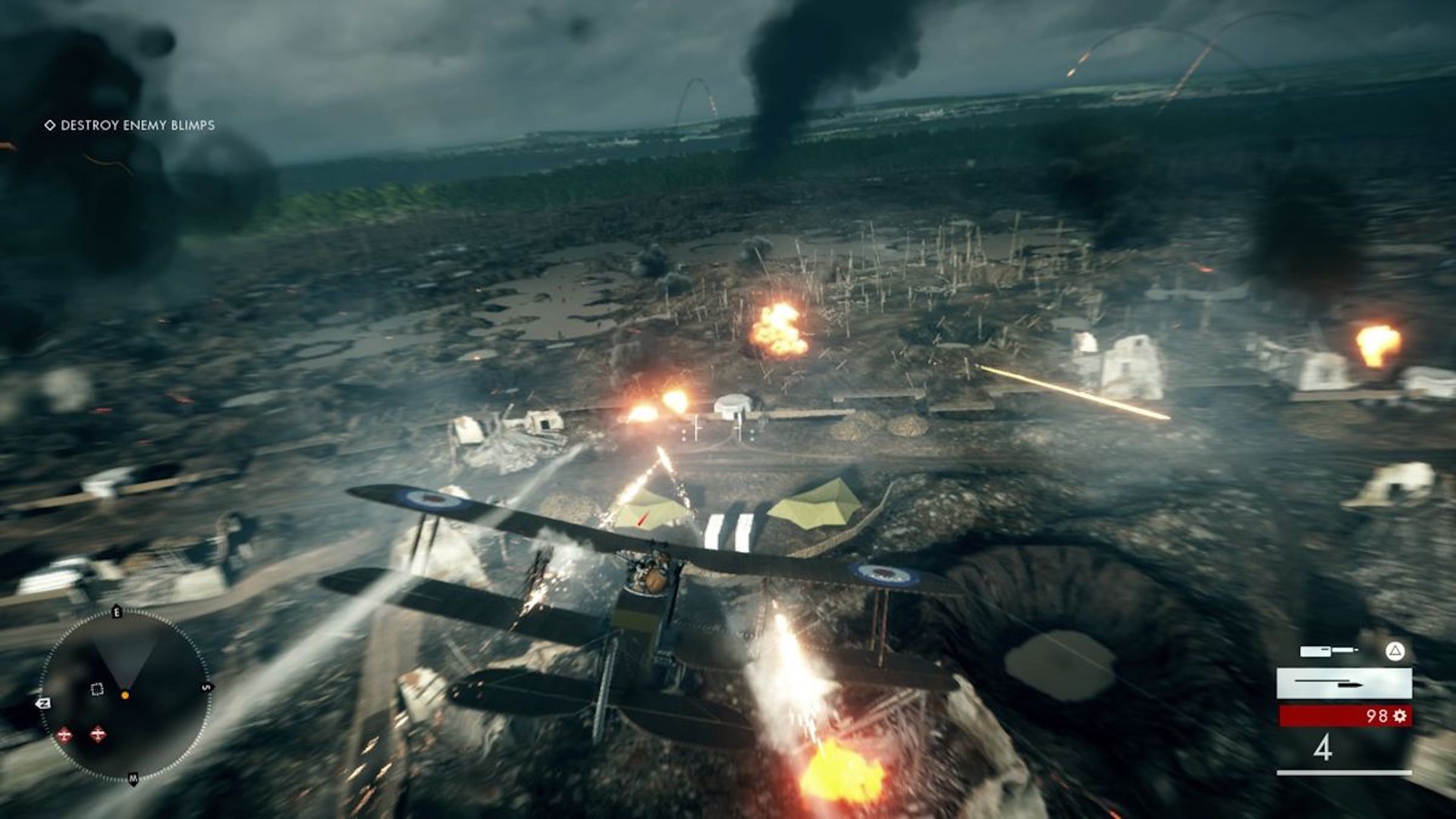Click the vehicle health bar under the counter
1456x819 pixels.
point(1344,772)
